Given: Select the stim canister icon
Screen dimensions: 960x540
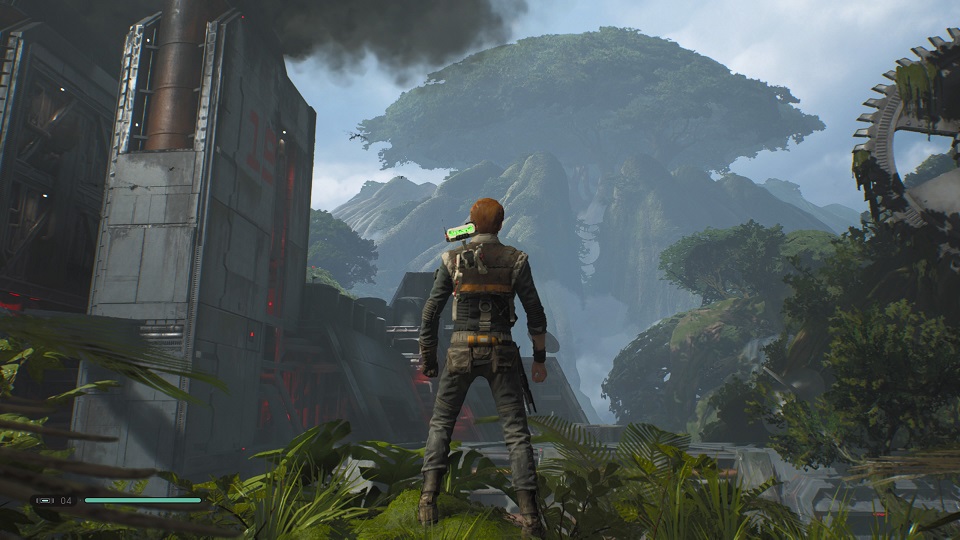Looking at the screenshot, I should pos(45,500).
